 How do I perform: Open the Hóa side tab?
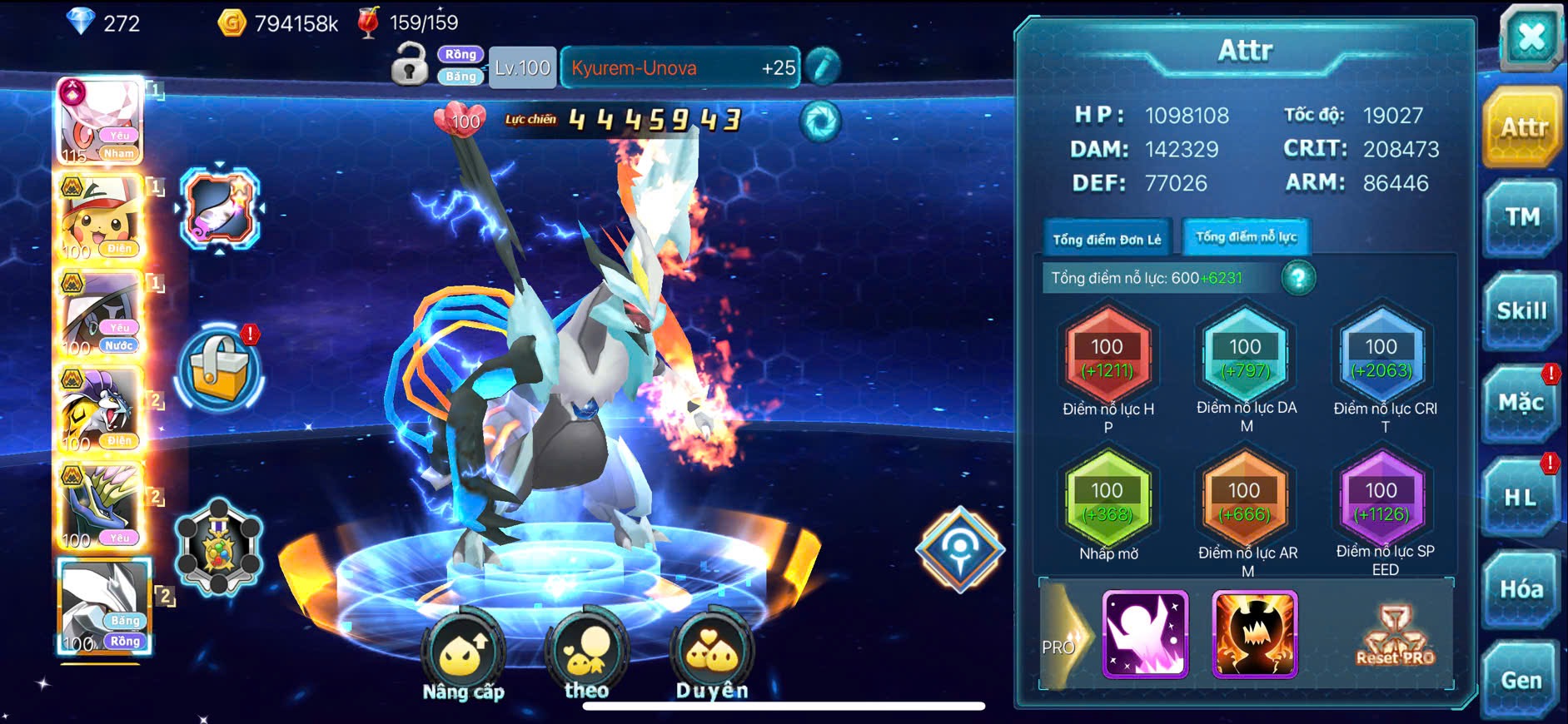click(1521, 589)
